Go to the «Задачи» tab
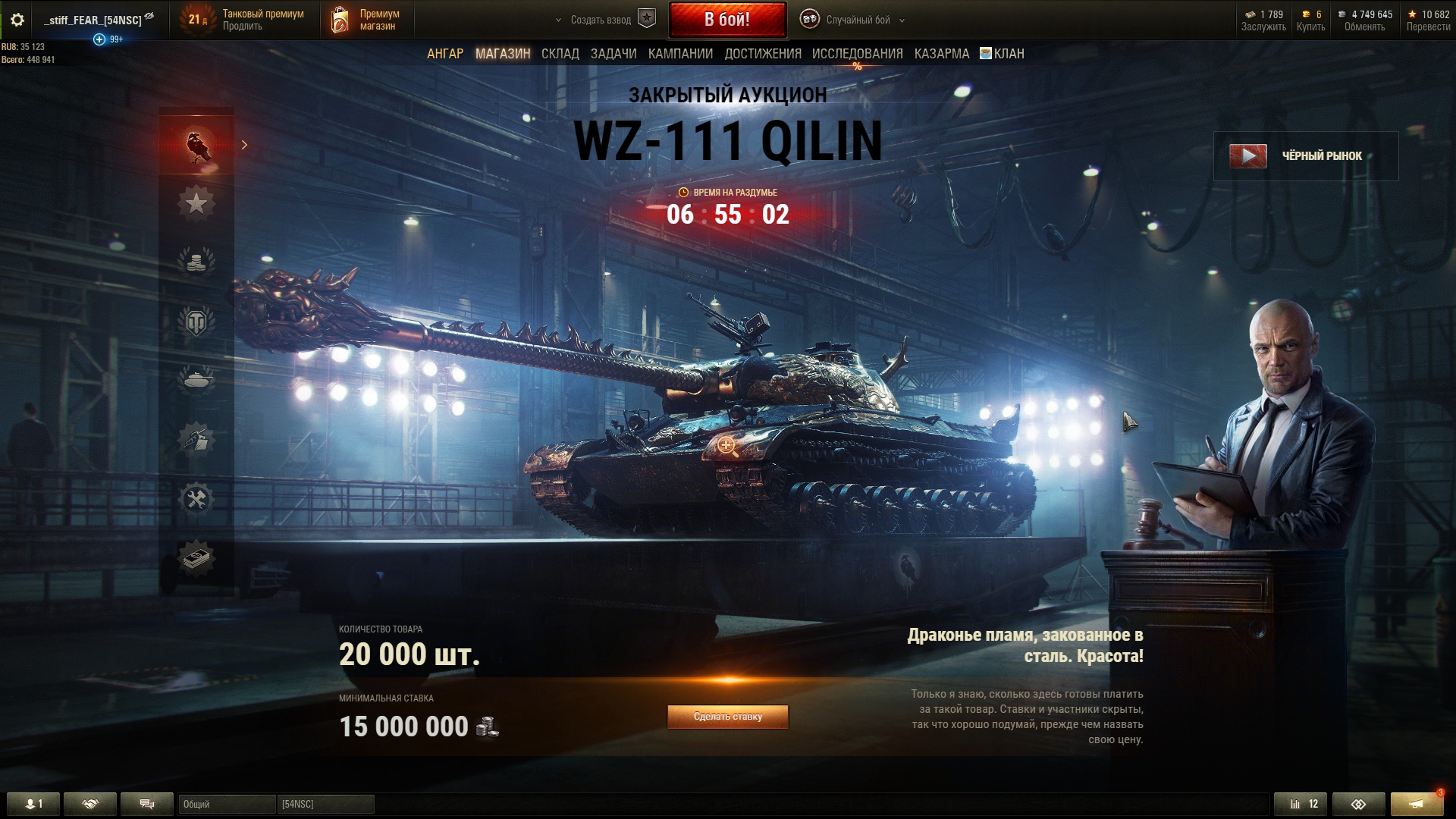This screenshot has height=819, width=1456. tap(613, 54)
